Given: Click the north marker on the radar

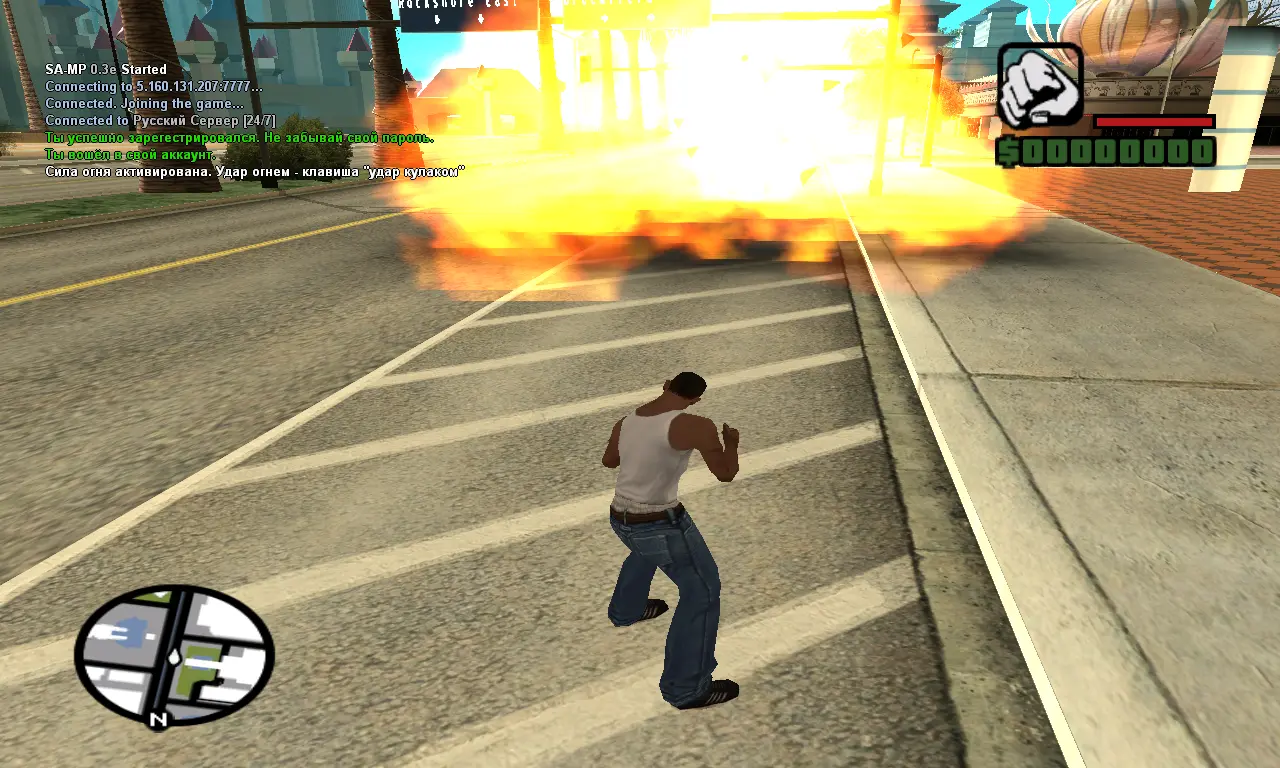Looking at the screenshot, I should [157, 719].
